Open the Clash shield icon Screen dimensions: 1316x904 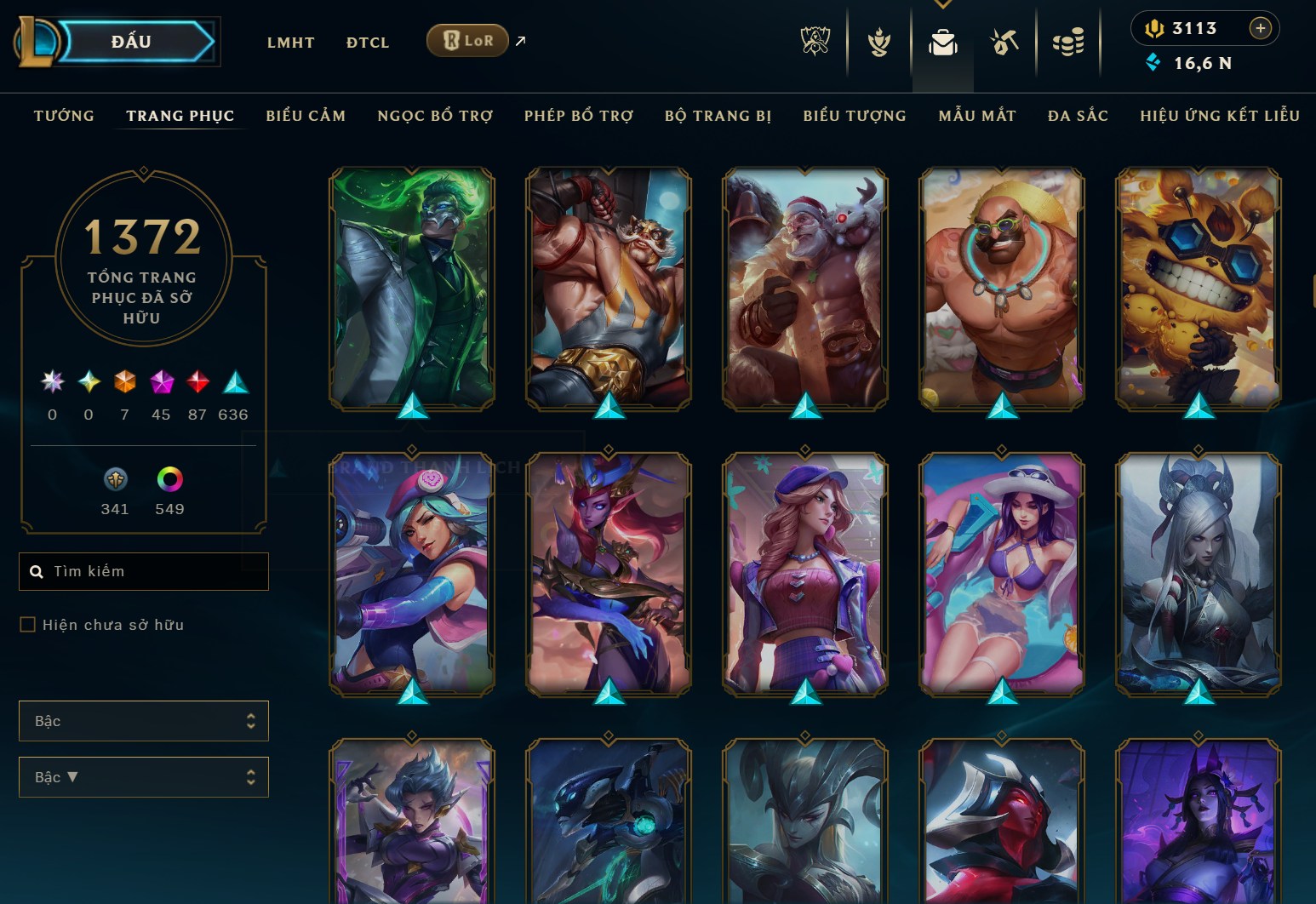coord(878,43)
